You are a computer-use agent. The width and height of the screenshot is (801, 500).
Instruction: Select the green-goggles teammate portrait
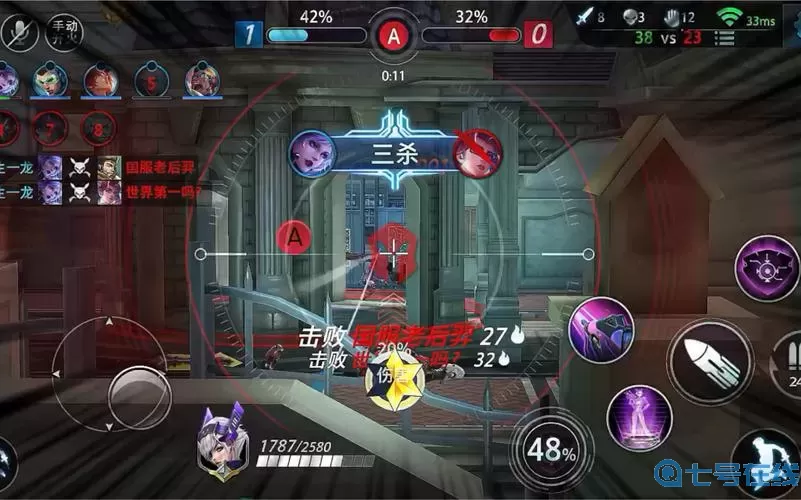coord(49,80)
